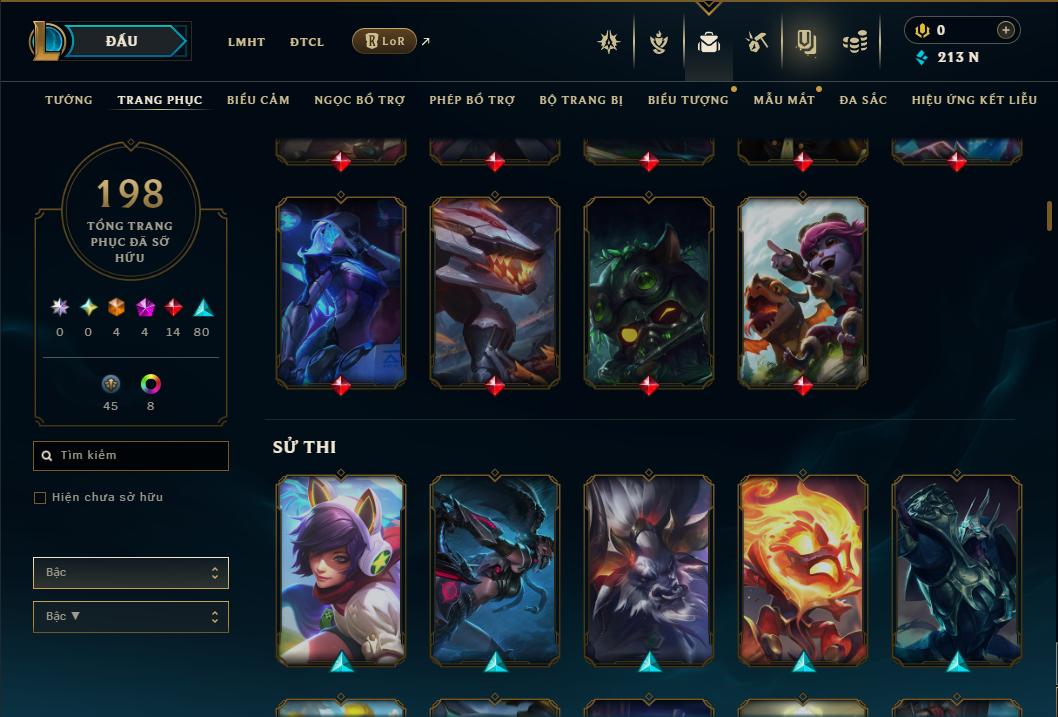The height and width of the screenshot is (717, 1058).
Task: Open the backpack collection icon
Action: coord(709,42)
